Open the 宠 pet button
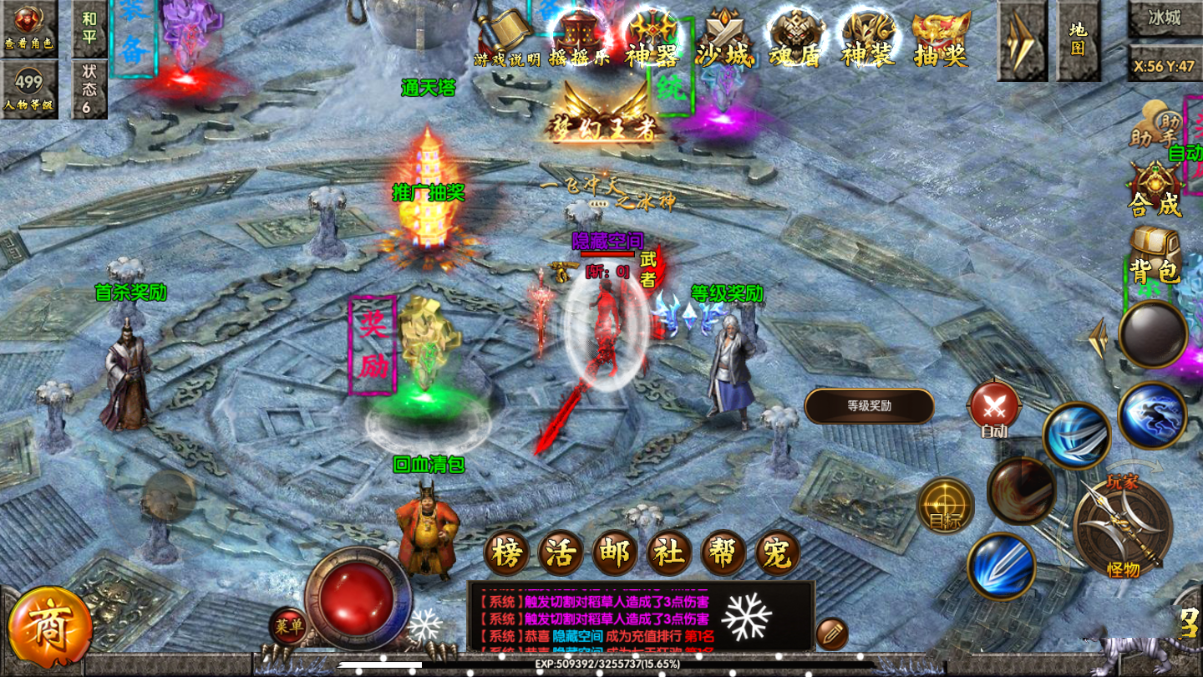The height and width of the screenshot is (677, 1203). (x=777, y=552)
